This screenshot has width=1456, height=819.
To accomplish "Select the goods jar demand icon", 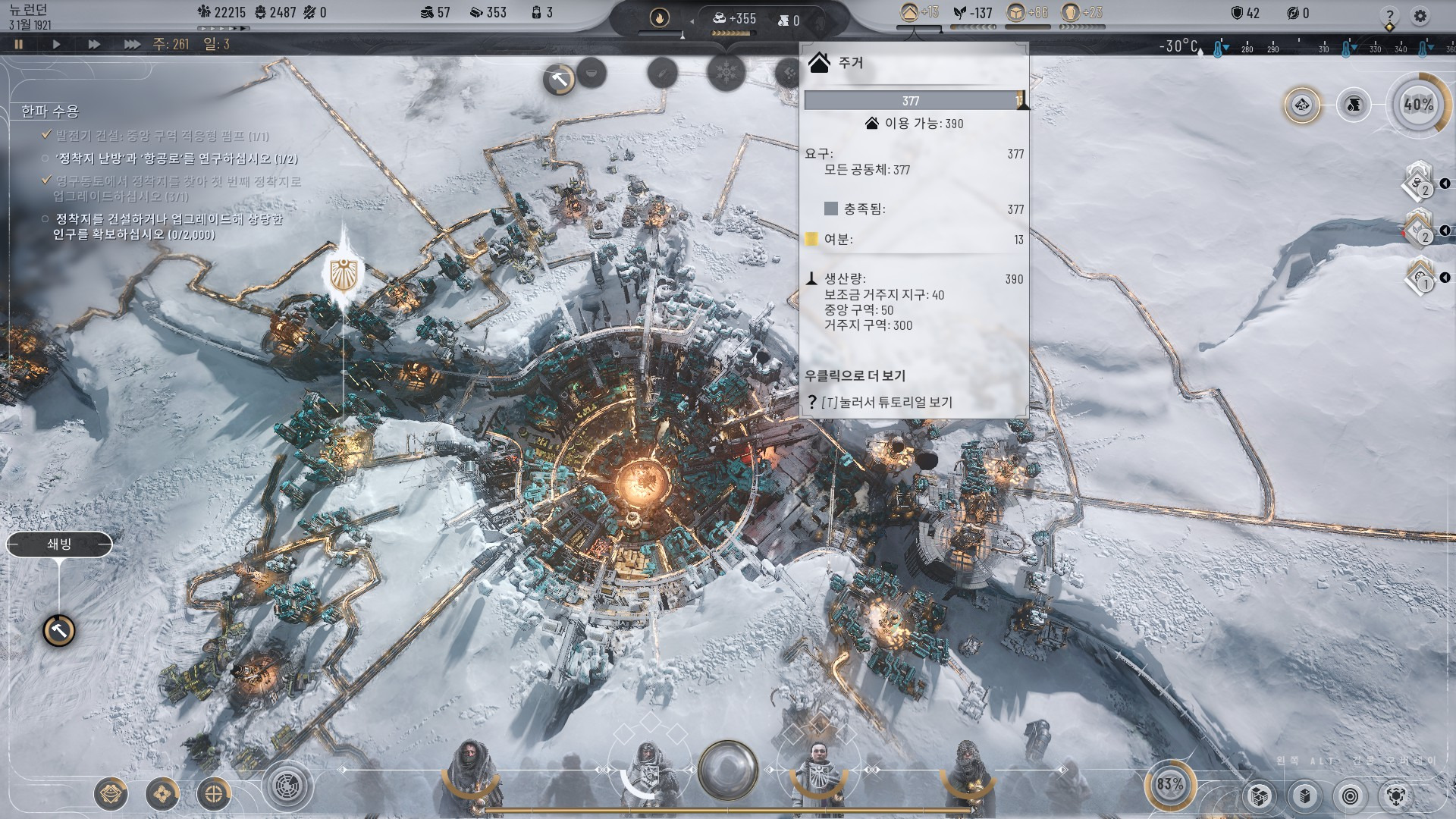I will pos(1070,12).
